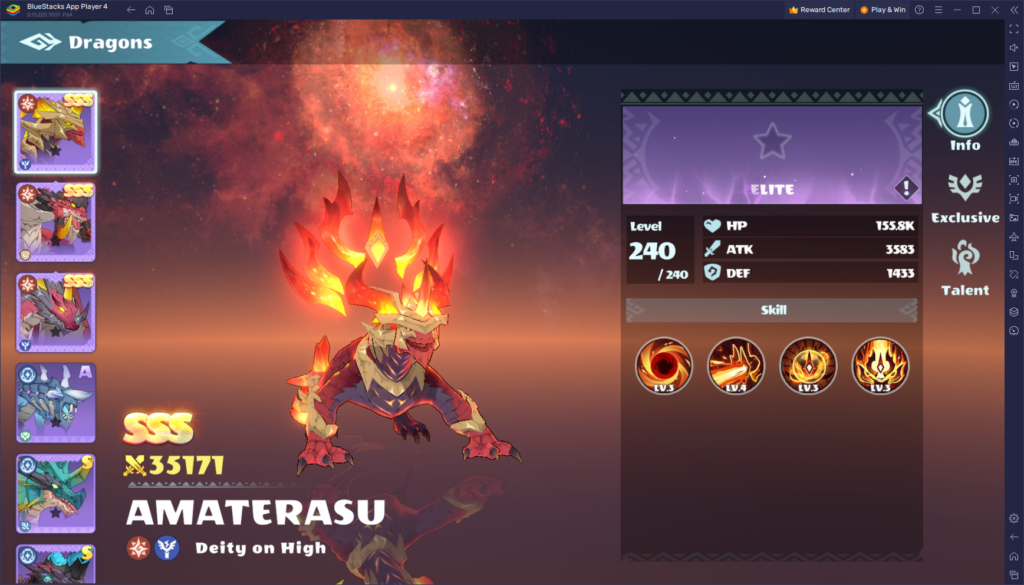Go back using the Dragons header arrow
Viewport: 1024px width, 585px height.
coord(41,43)
